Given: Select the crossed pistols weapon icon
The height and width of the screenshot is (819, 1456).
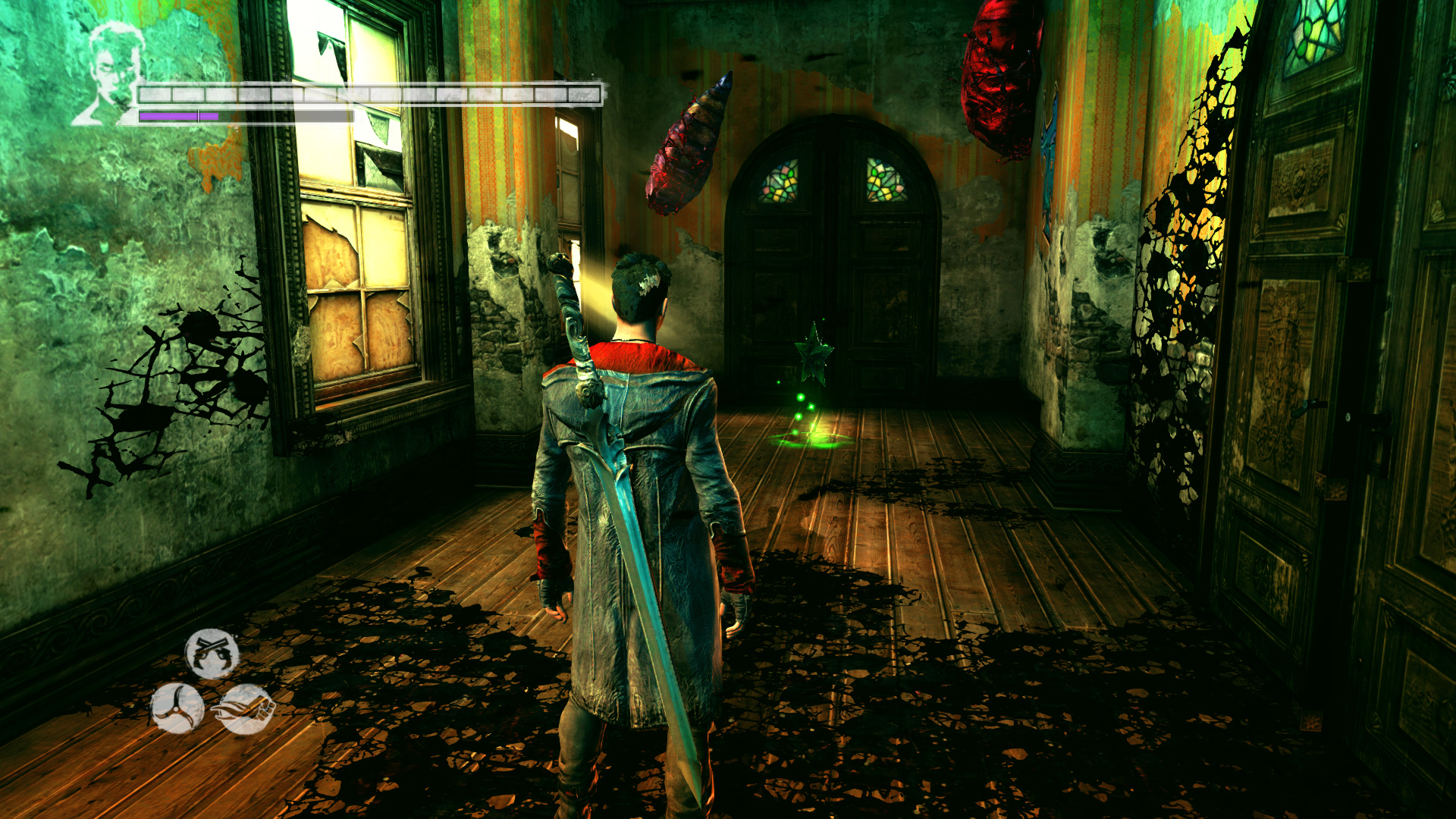Looking at the screenshot, I should pos(212,653).
